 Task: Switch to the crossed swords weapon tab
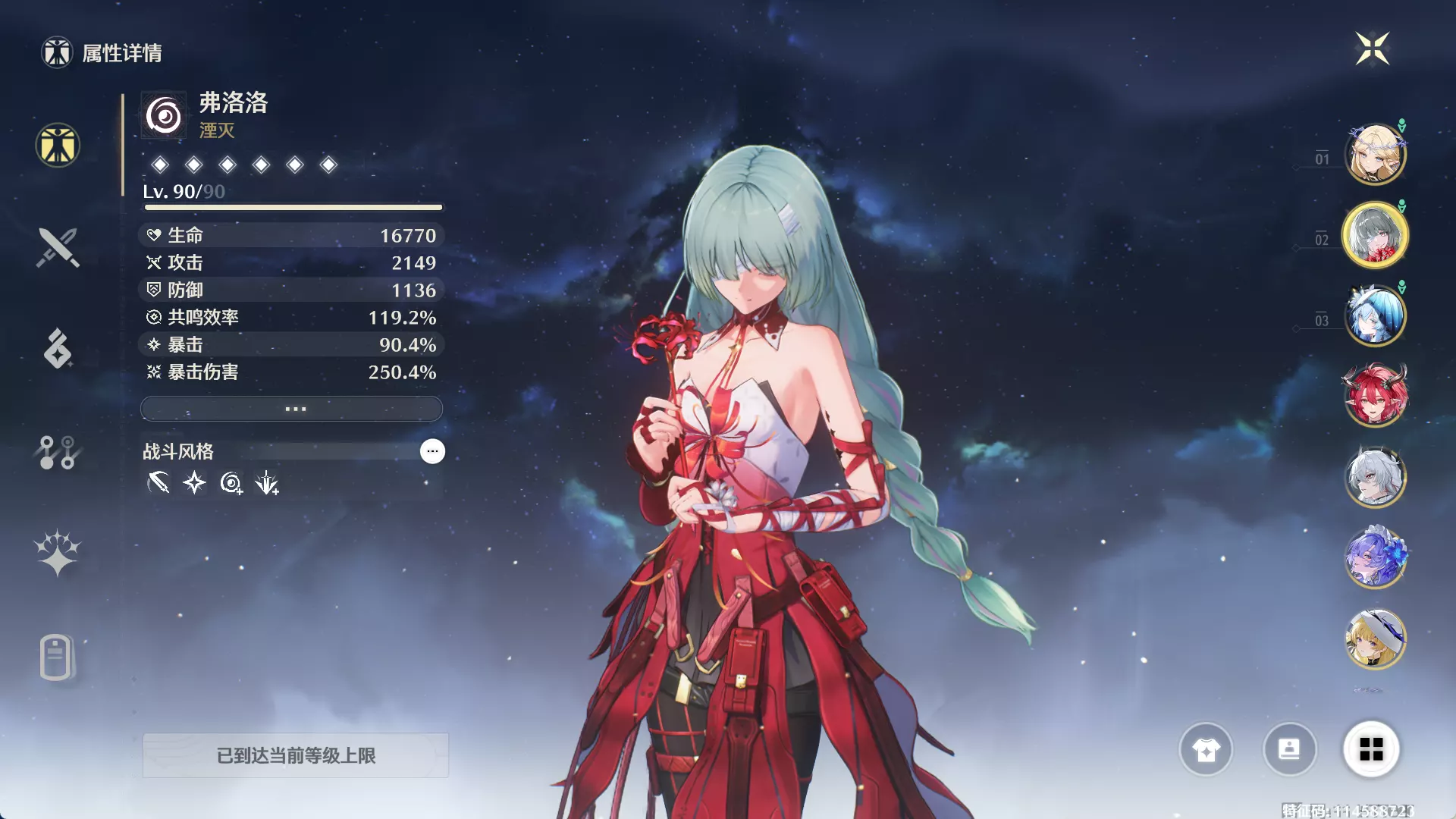58,247
